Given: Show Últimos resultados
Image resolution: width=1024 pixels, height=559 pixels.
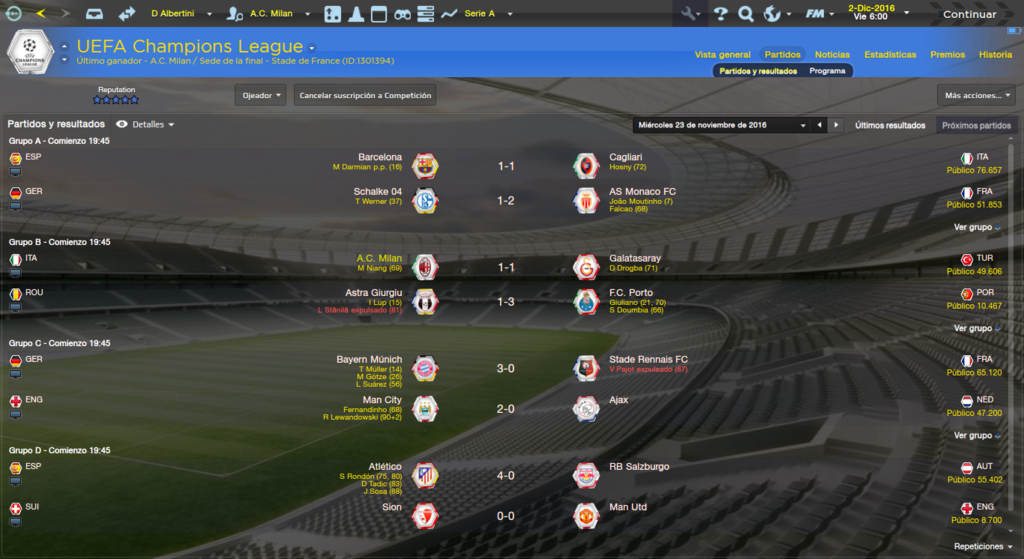Looking at the screenshot, I should (x=890, y=125).
